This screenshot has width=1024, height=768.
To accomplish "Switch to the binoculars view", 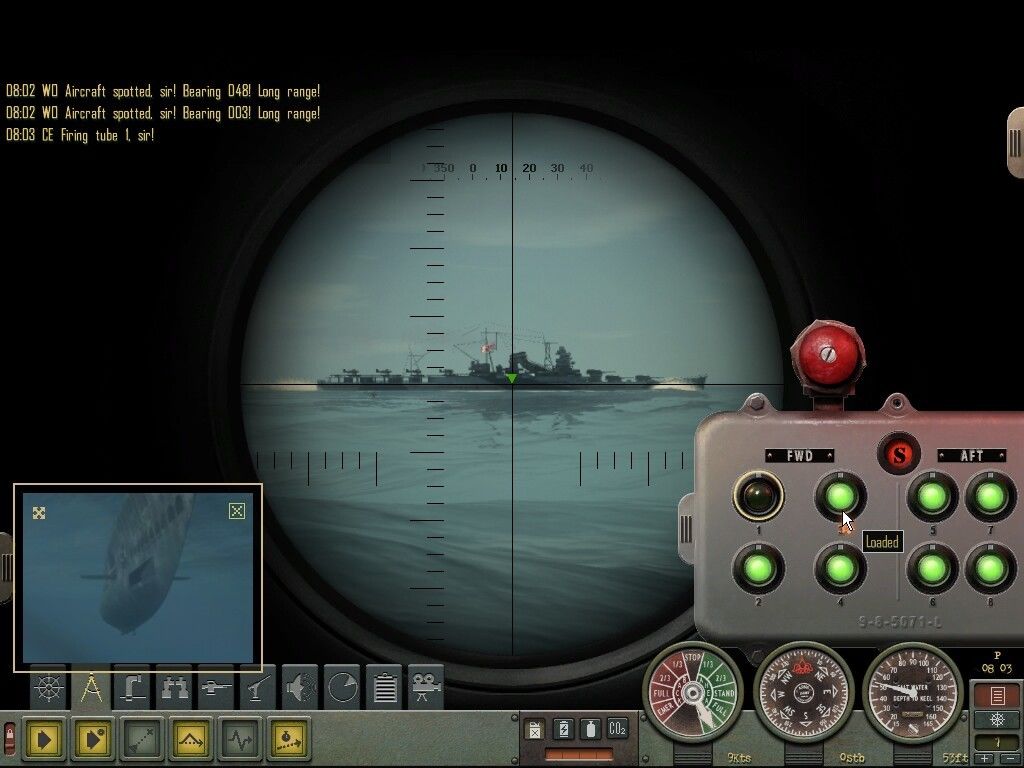I will (175, 688).
